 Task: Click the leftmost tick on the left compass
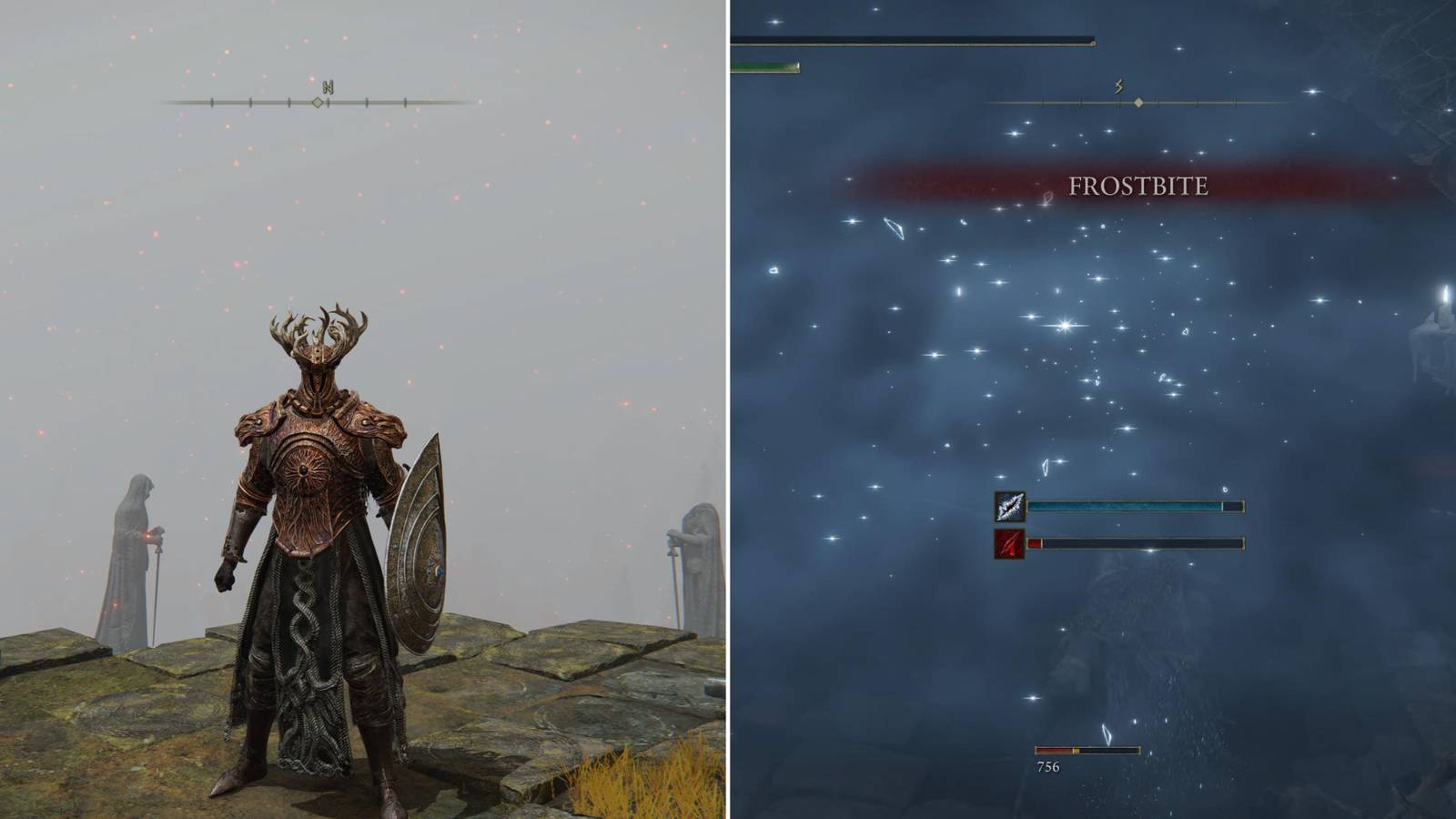(211, 103)
